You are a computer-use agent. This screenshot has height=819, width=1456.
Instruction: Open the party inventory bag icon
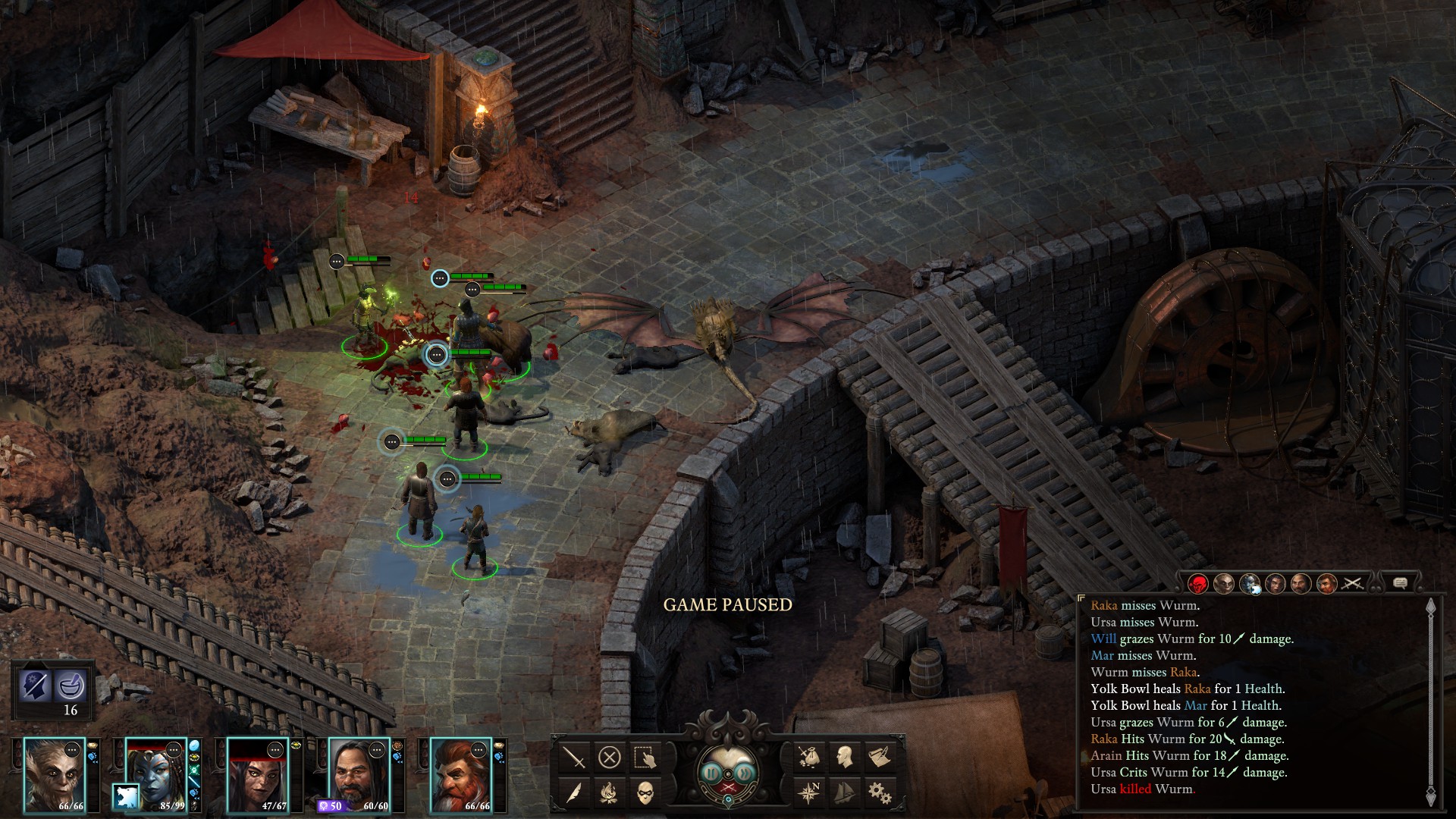tap(809, 756)
